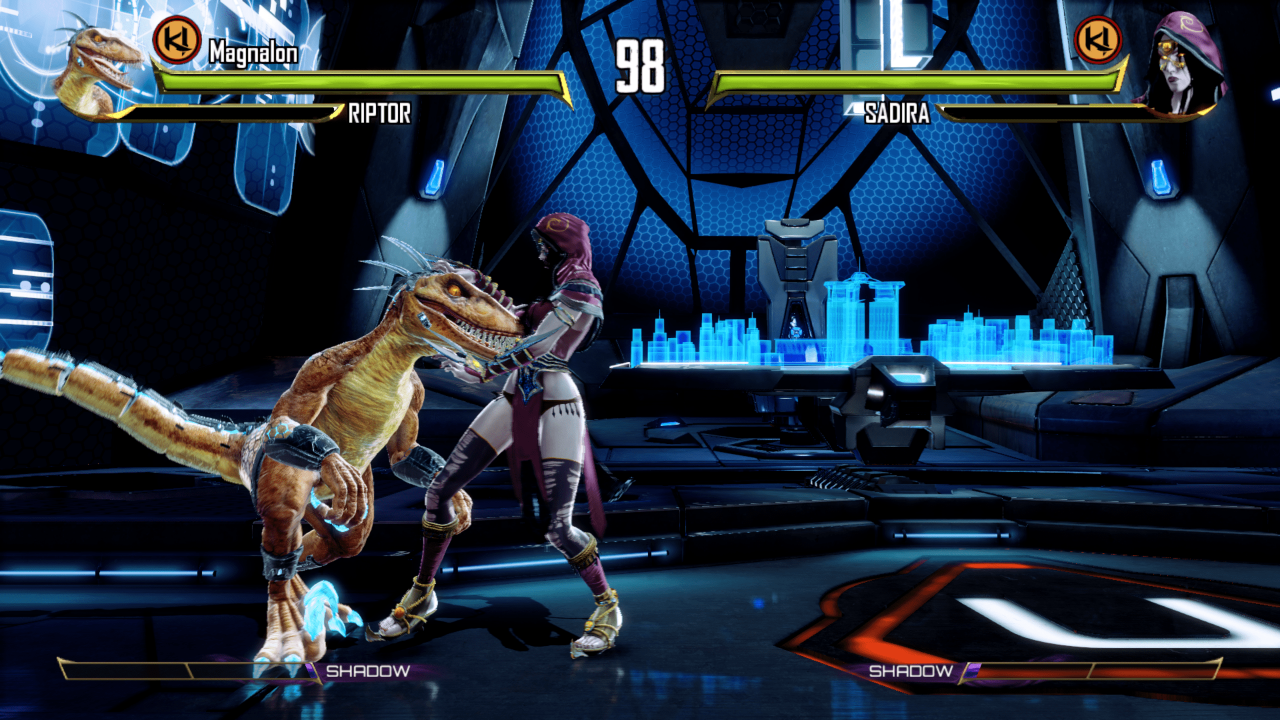Click Riptor's character portrait
Image resolution: width=1280 pixels, height=720 pixels.
[x=97, y=67]
